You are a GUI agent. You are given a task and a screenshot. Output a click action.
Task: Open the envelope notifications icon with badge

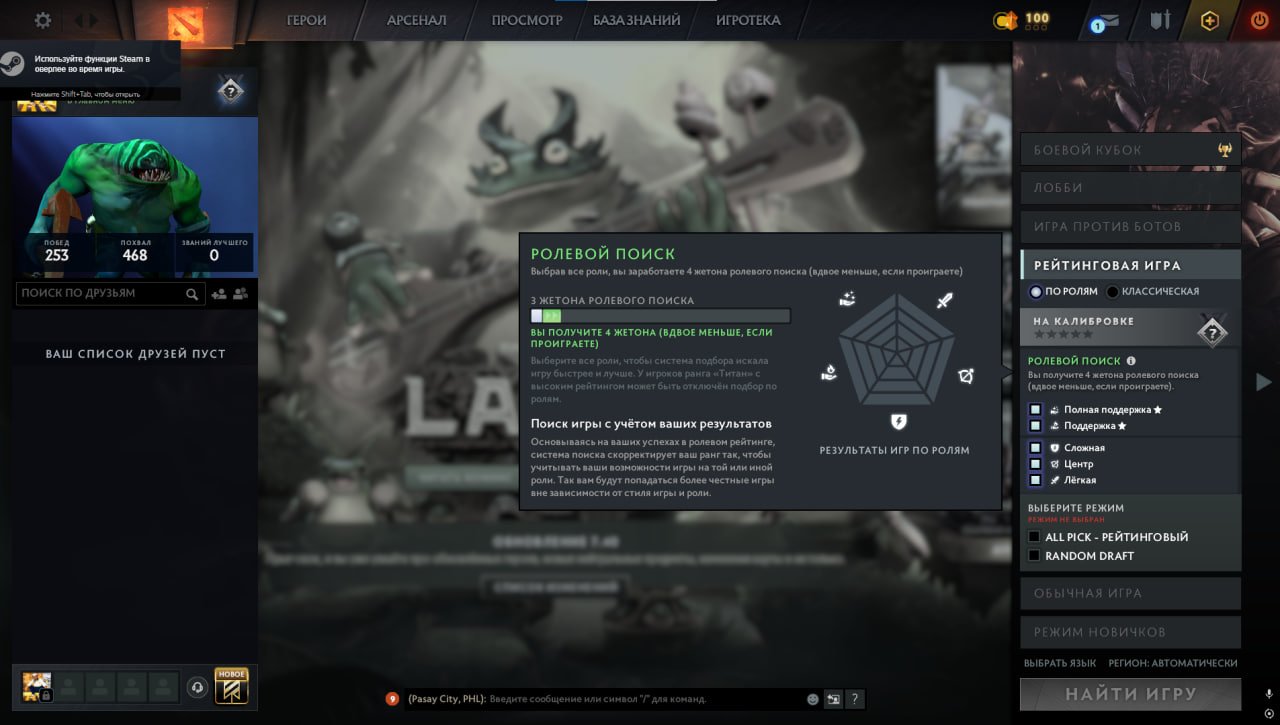(1103, 18)
